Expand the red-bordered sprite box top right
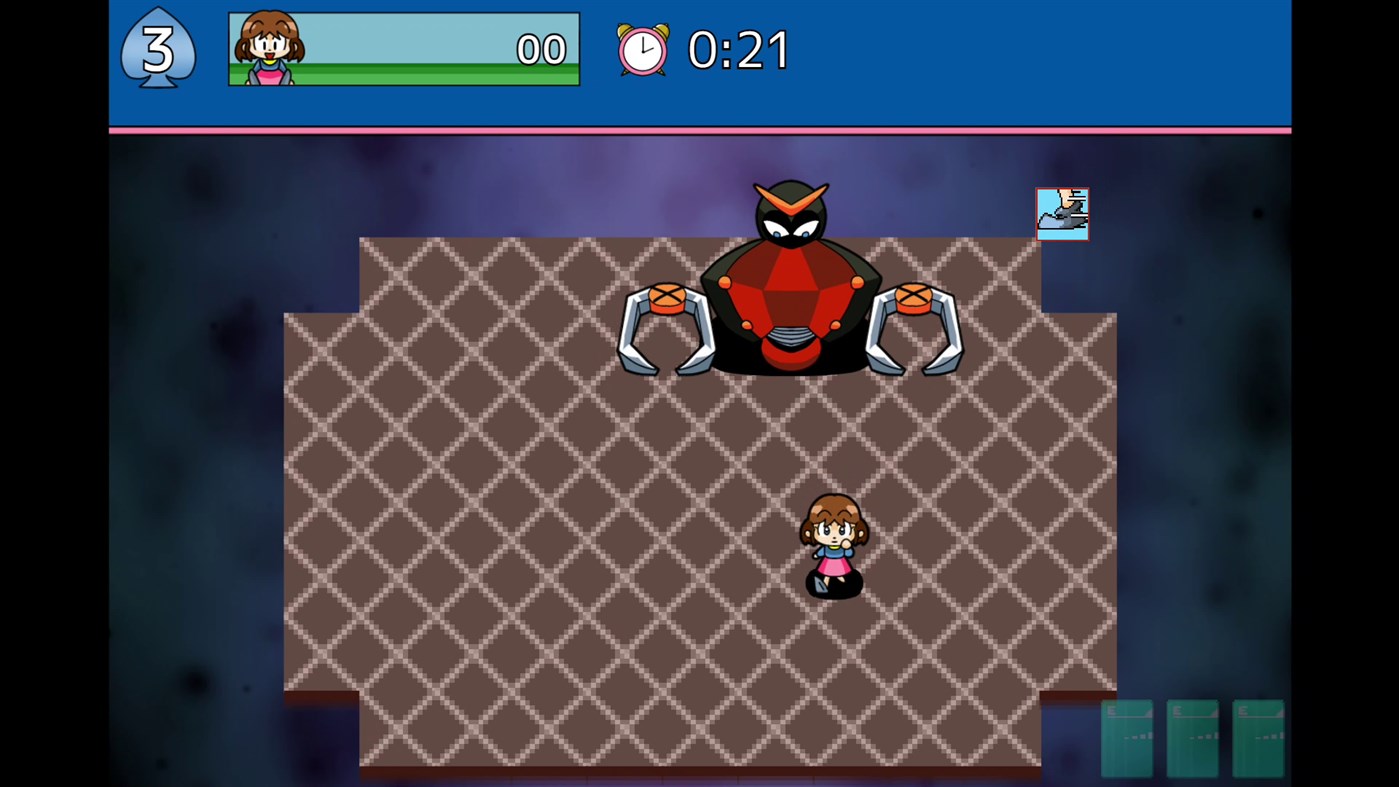1399x787 pixels. tap(1062, 212)
